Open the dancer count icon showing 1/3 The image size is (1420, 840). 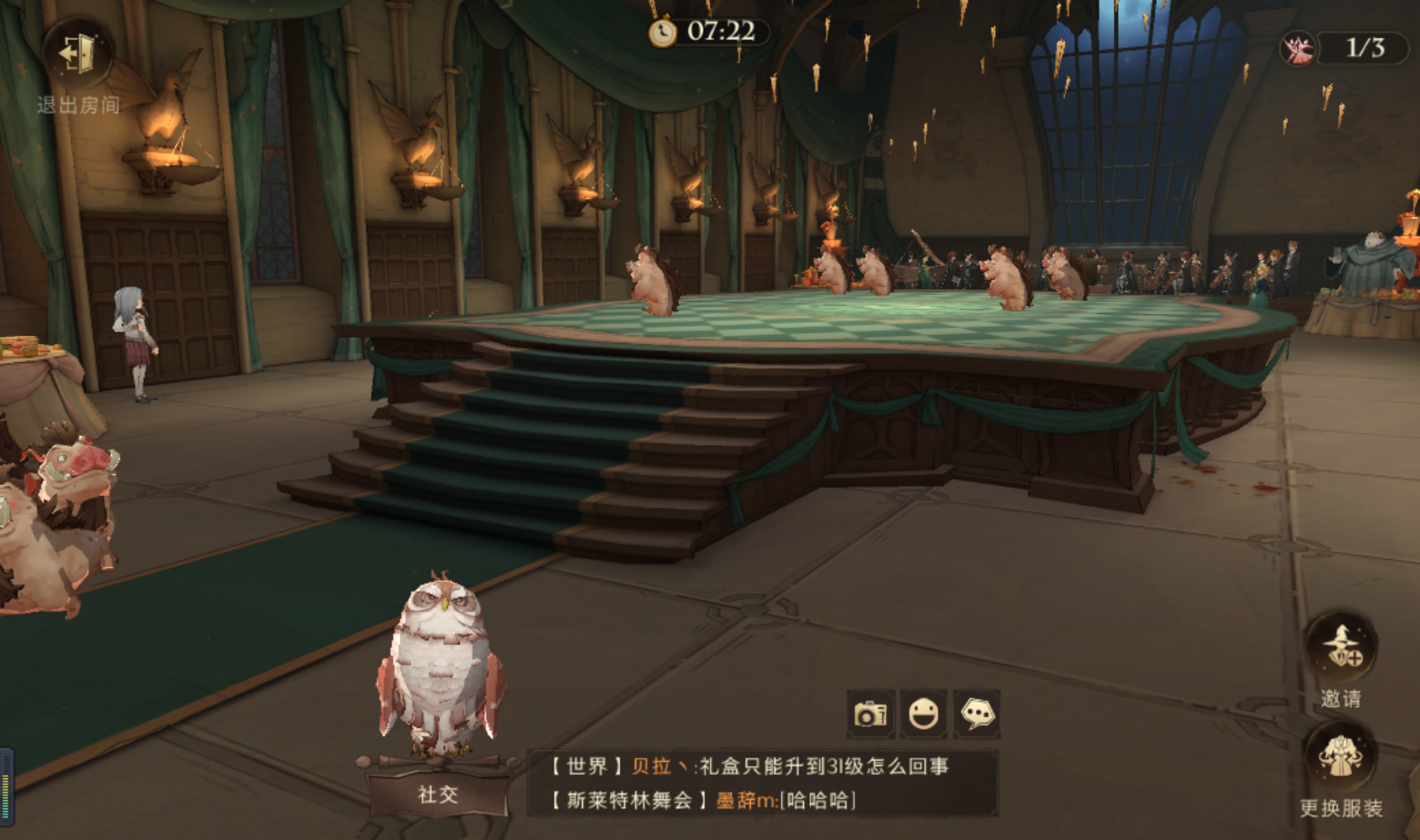1299,48
